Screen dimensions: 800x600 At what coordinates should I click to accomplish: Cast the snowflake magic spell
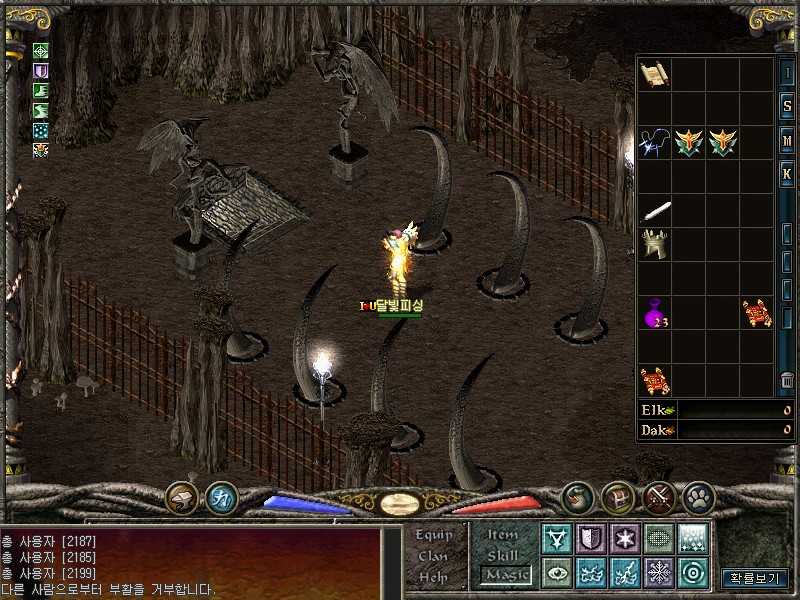point(659,573)
